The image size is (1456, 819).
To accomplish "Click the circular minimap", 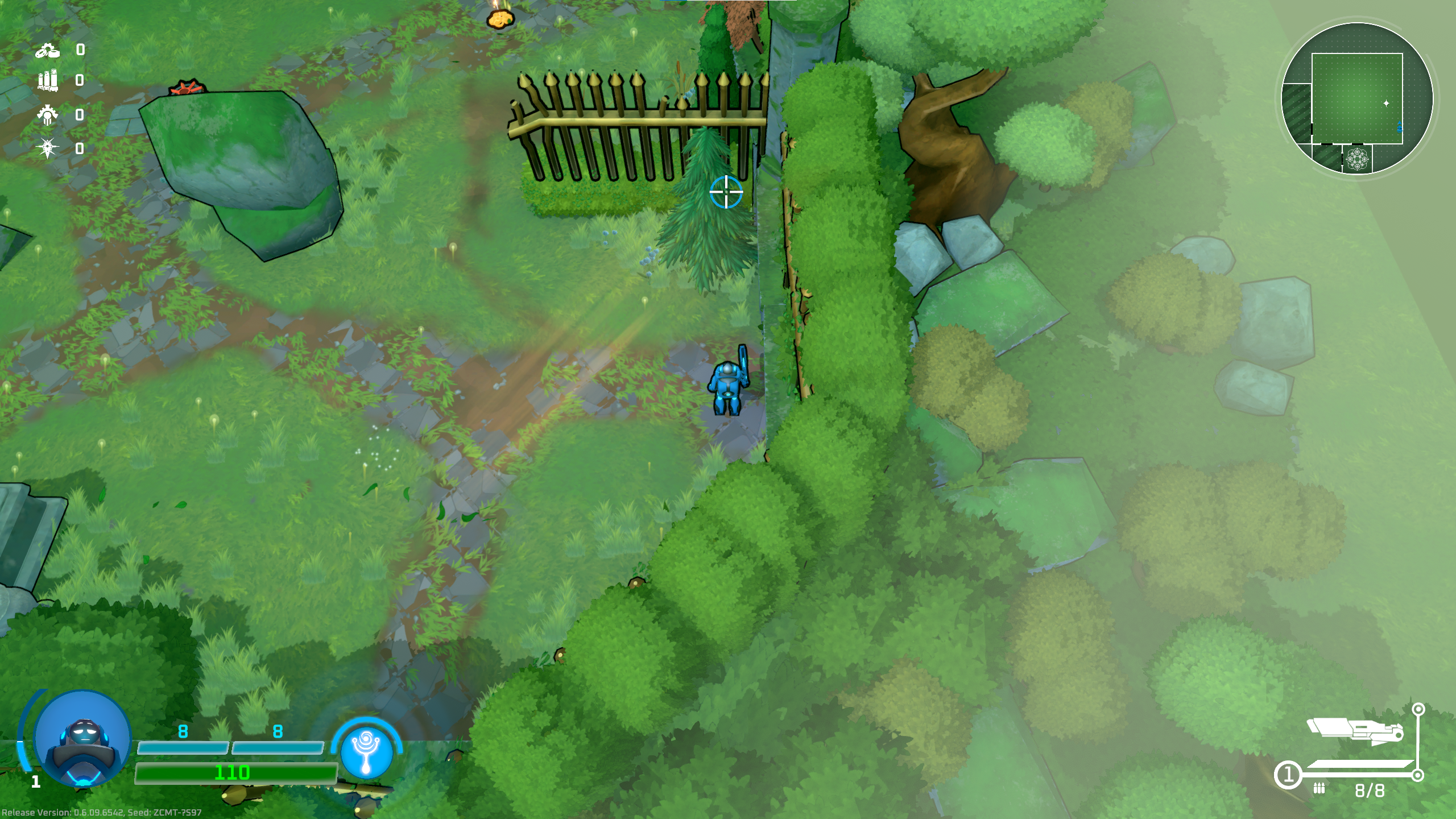I will tap(1356, 98).
